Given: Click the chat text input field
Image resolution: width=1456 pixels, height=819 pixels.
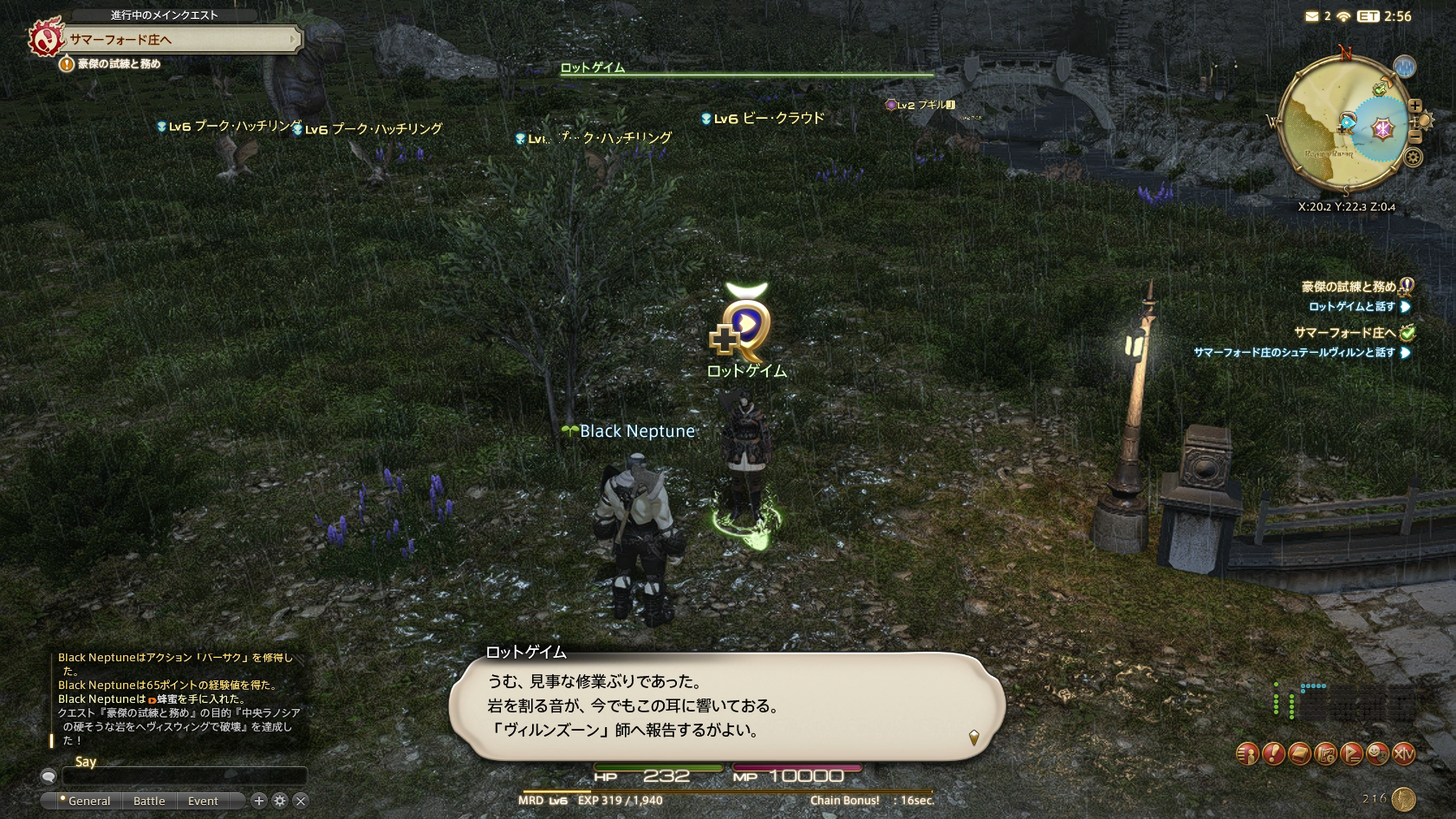Looking at the screenshot, I should pos(184,776).
